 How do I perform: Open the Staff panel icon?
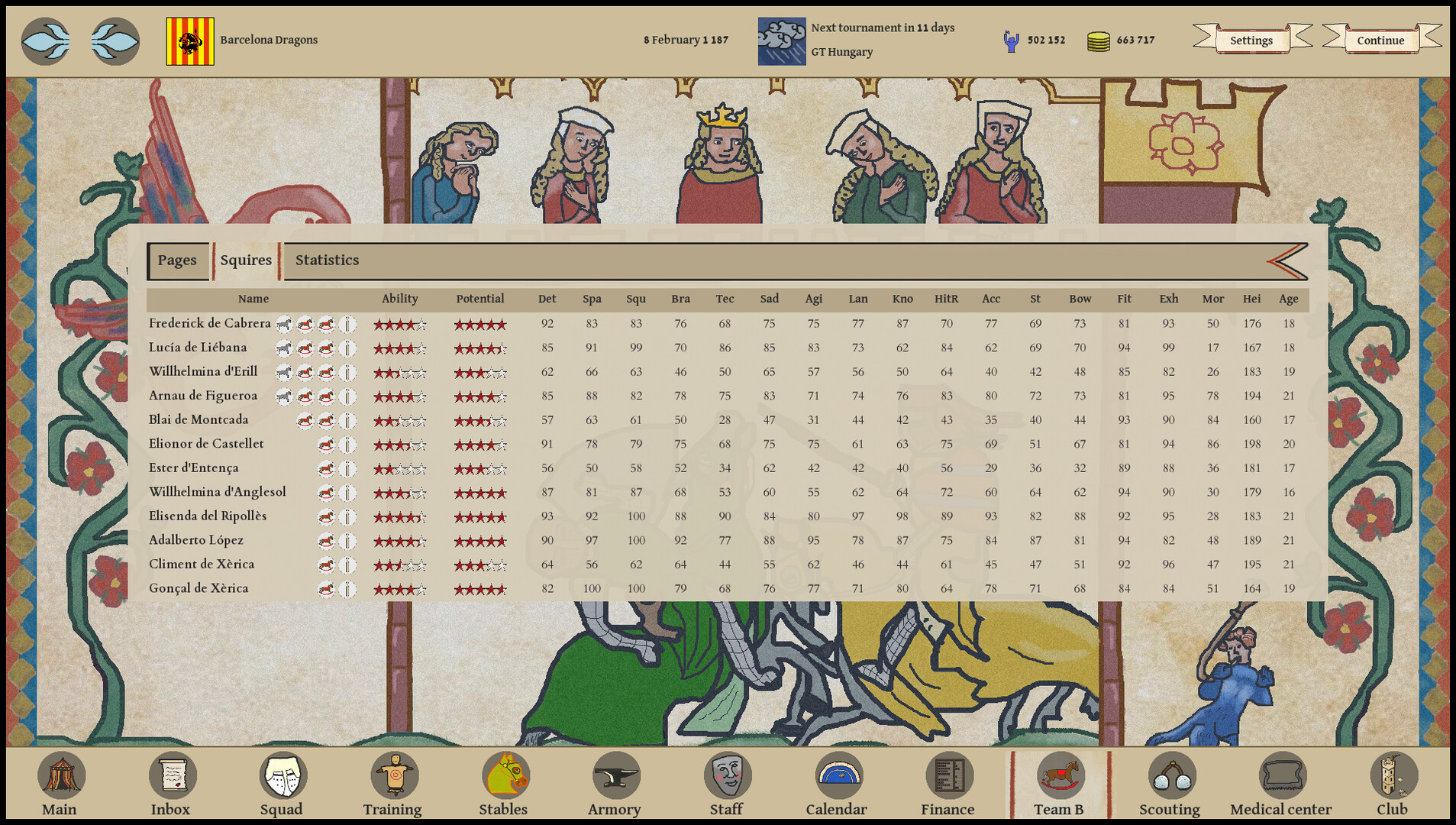pos(726,775)
